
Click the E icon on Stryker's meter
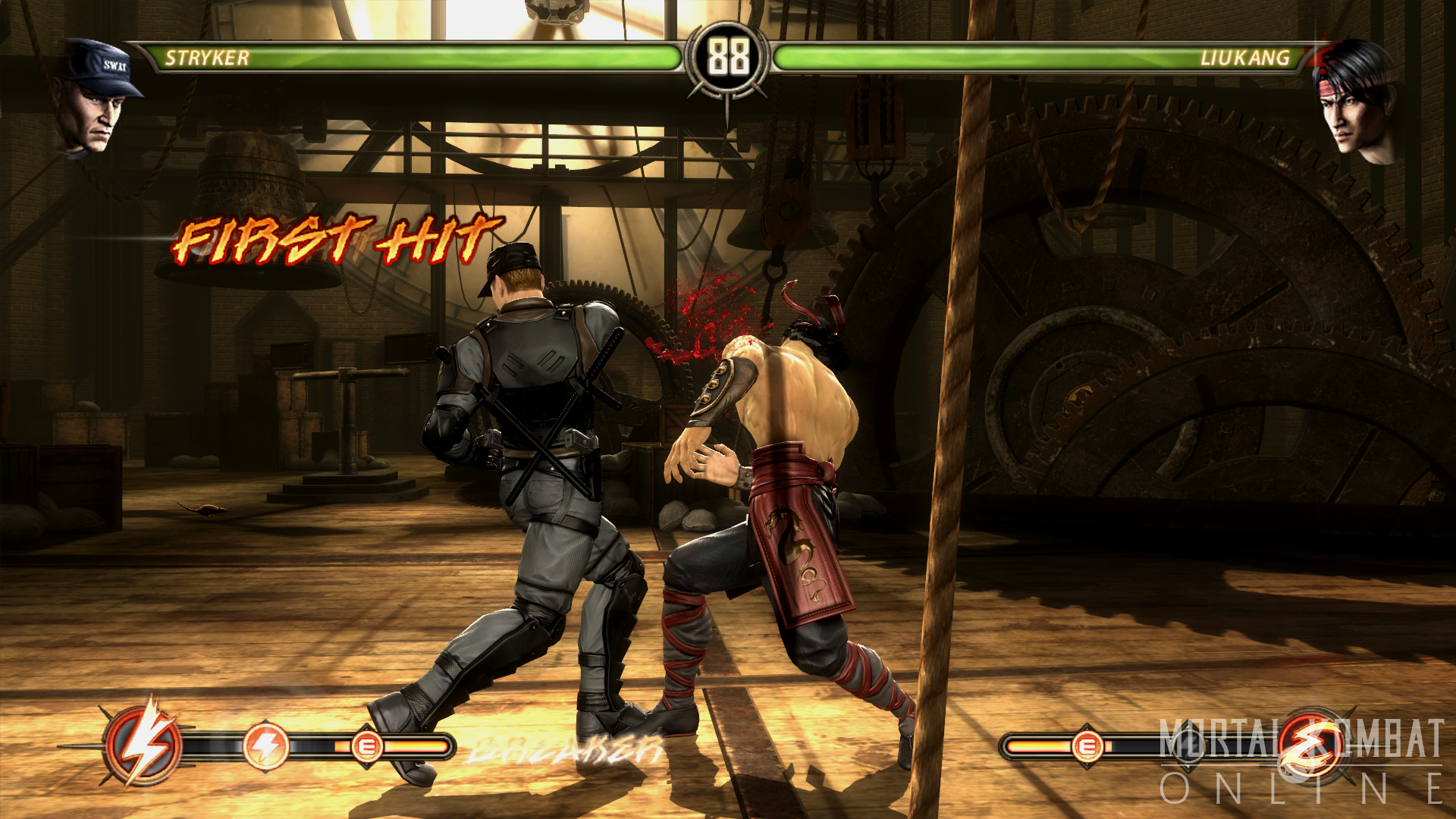(366, 747)
